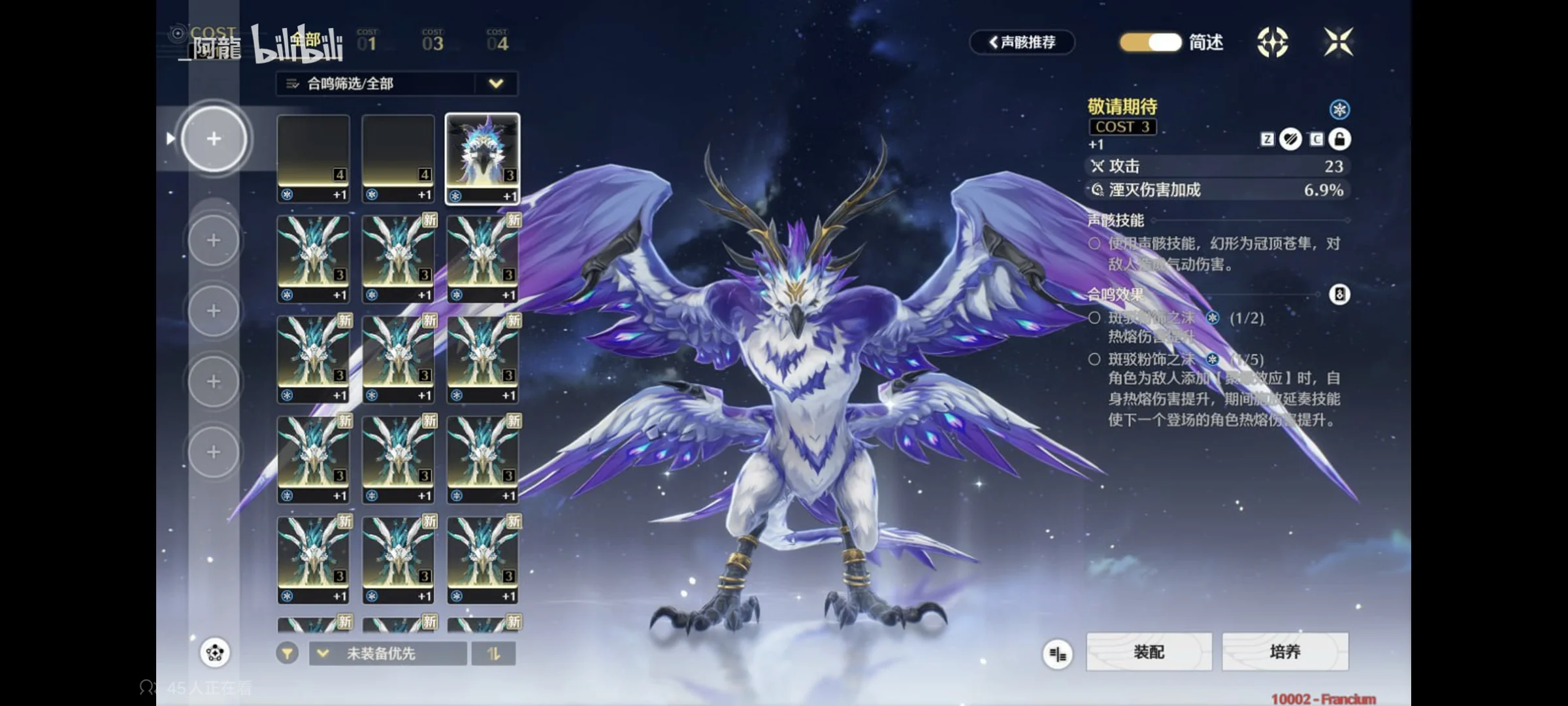Screen dimensions: 1568x706
Task: Select the highlighted purple bird echo card
Action: (482, 158)
